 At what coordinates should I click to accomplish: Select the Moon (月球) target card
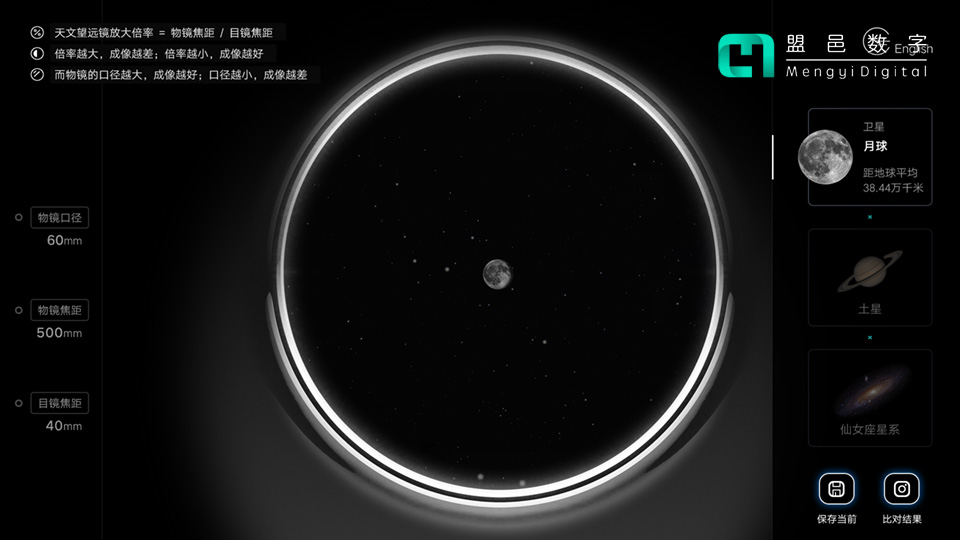pos(869,157)
